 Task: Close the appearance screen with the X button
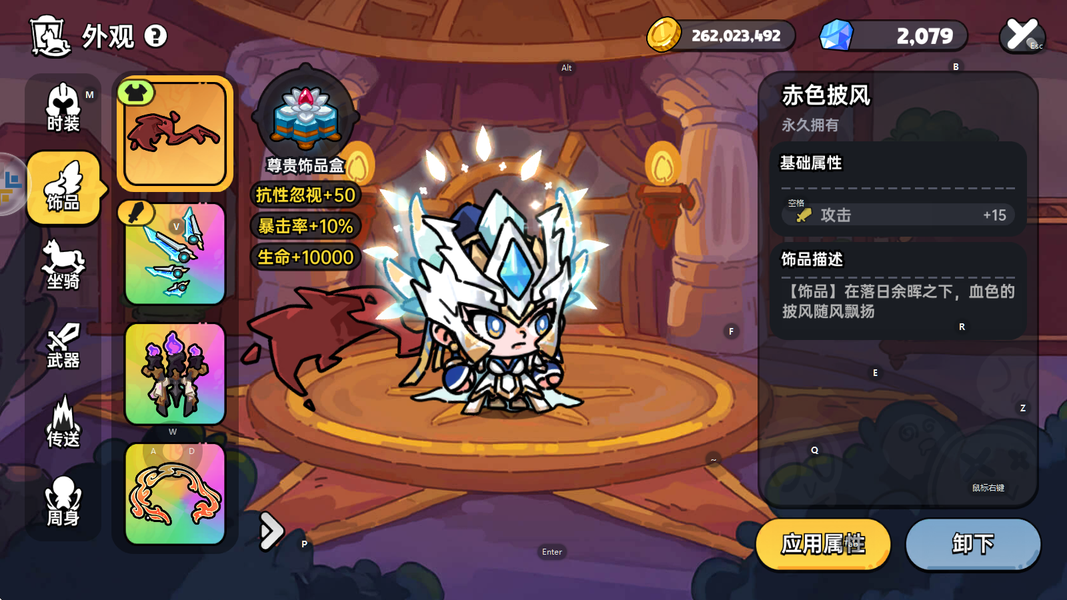(x=1021, y=35)
